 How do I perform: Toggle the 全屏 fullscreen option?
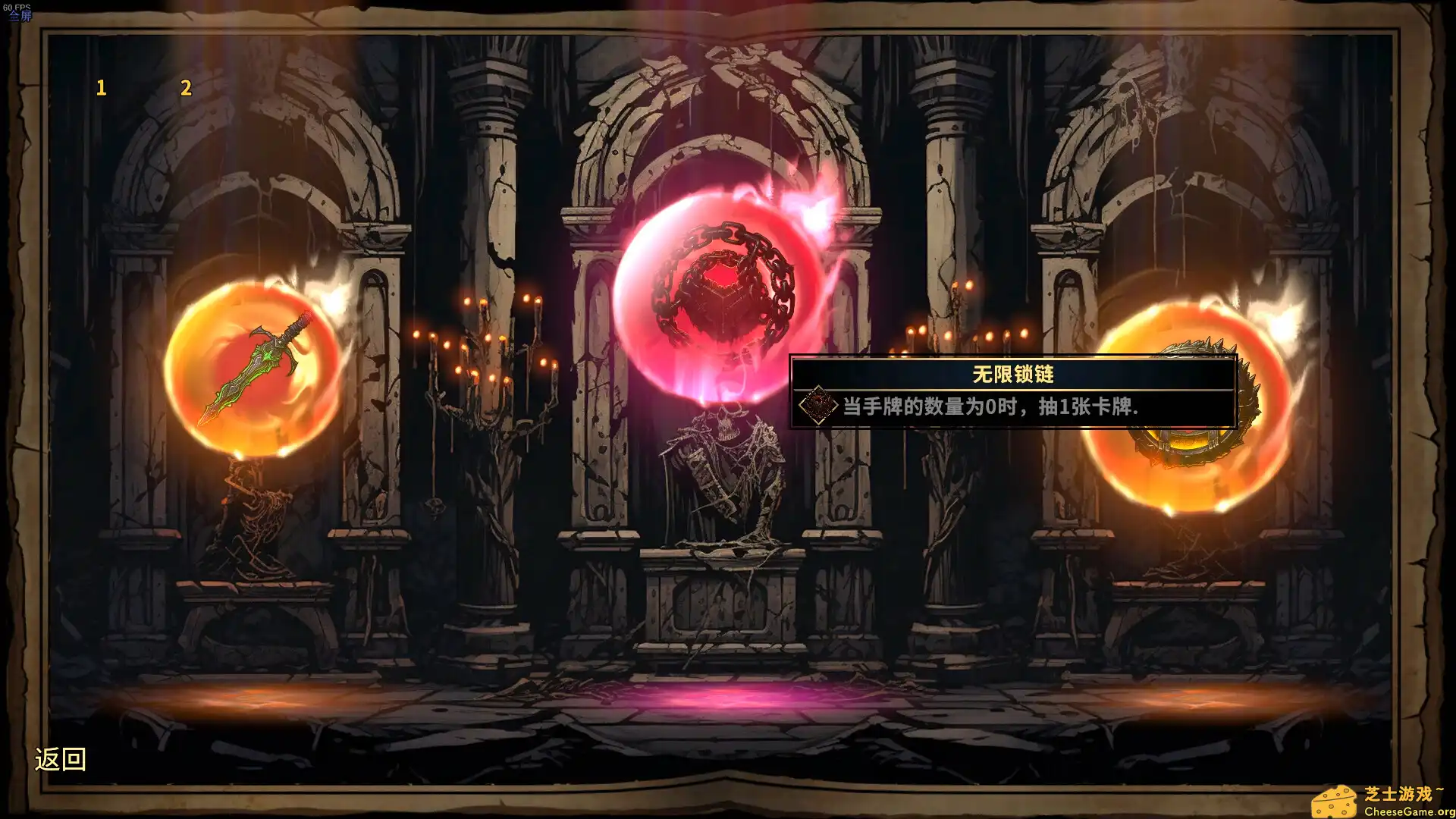tap(20, 14)
